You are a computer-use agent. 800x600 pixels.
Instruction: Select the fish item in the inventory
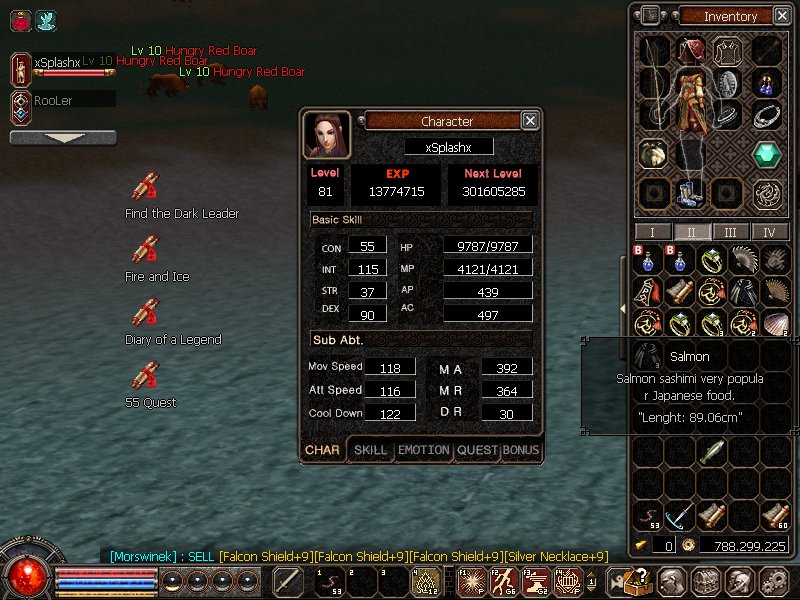712,453
